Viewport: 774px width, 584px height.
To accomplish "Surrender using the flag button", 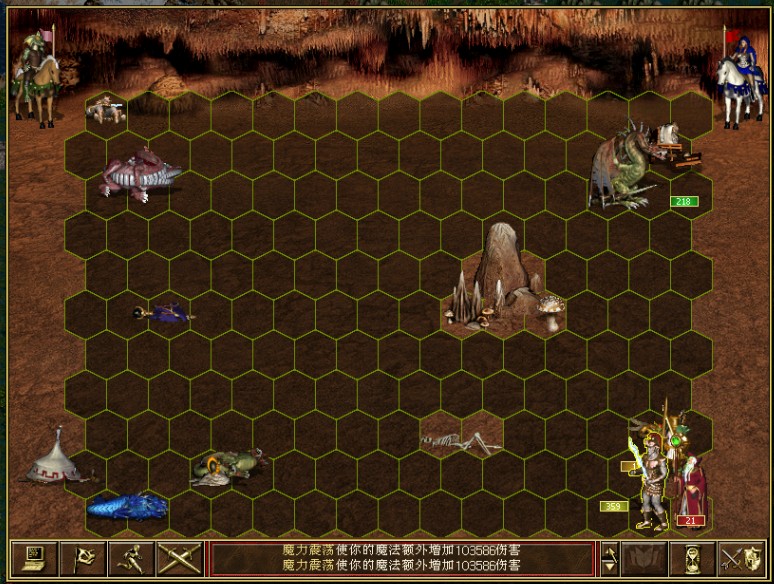I will pos(82,558).
